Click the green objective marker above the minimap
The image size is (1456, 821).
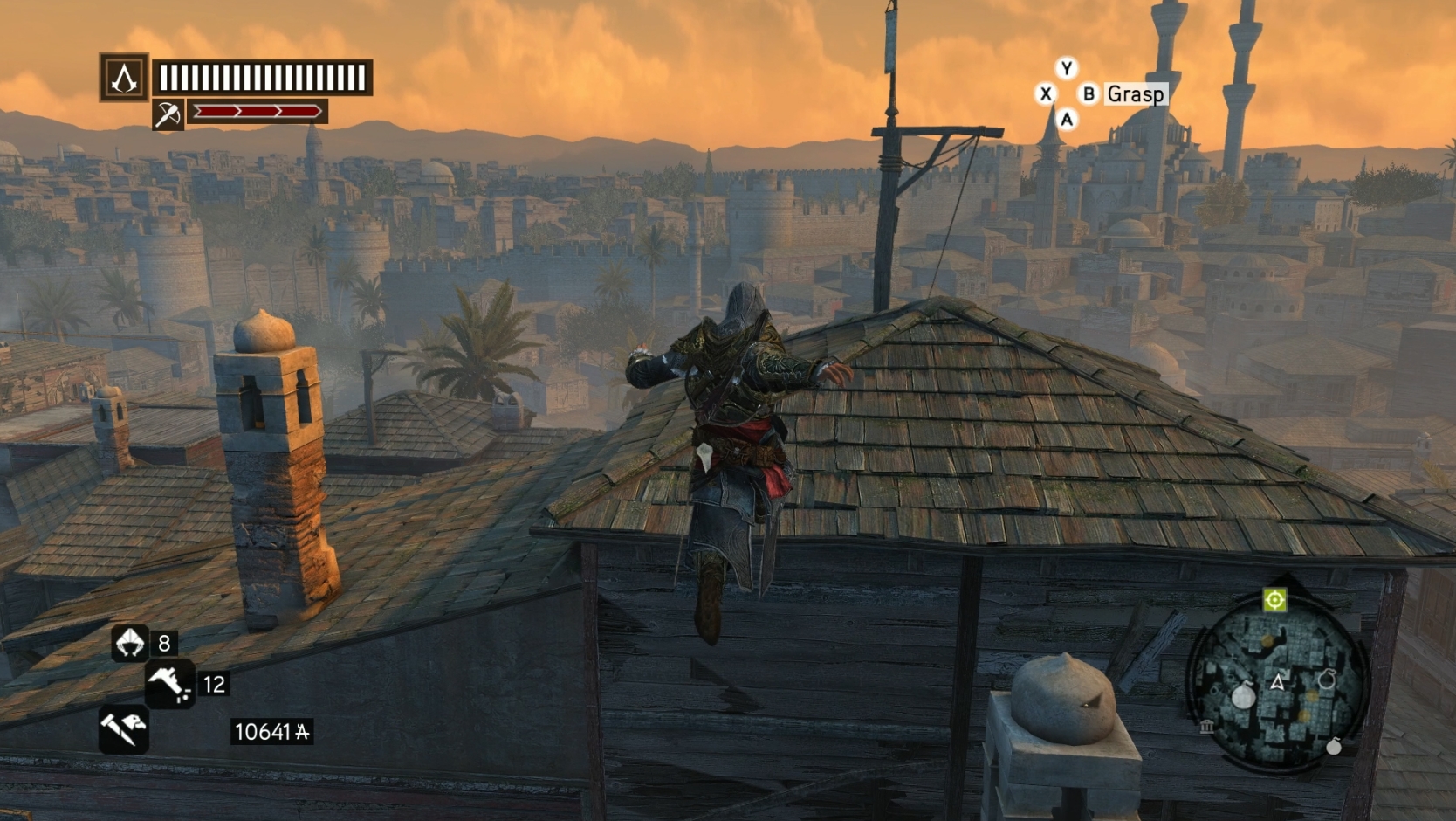1275,599
